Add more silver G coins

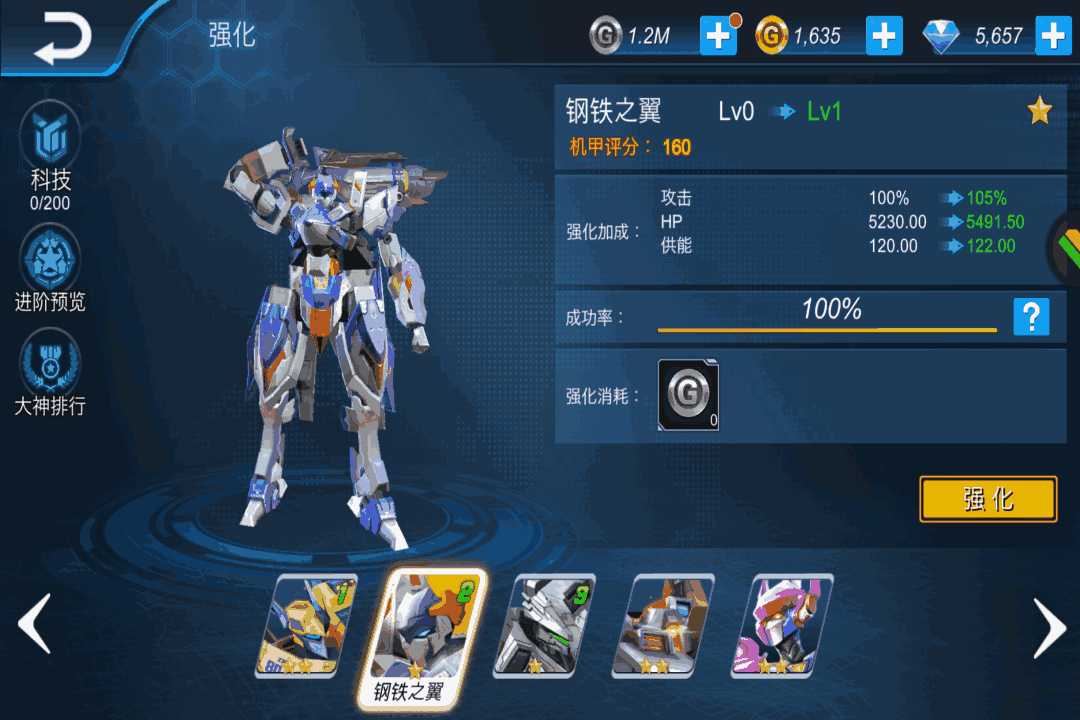[718, 36]
